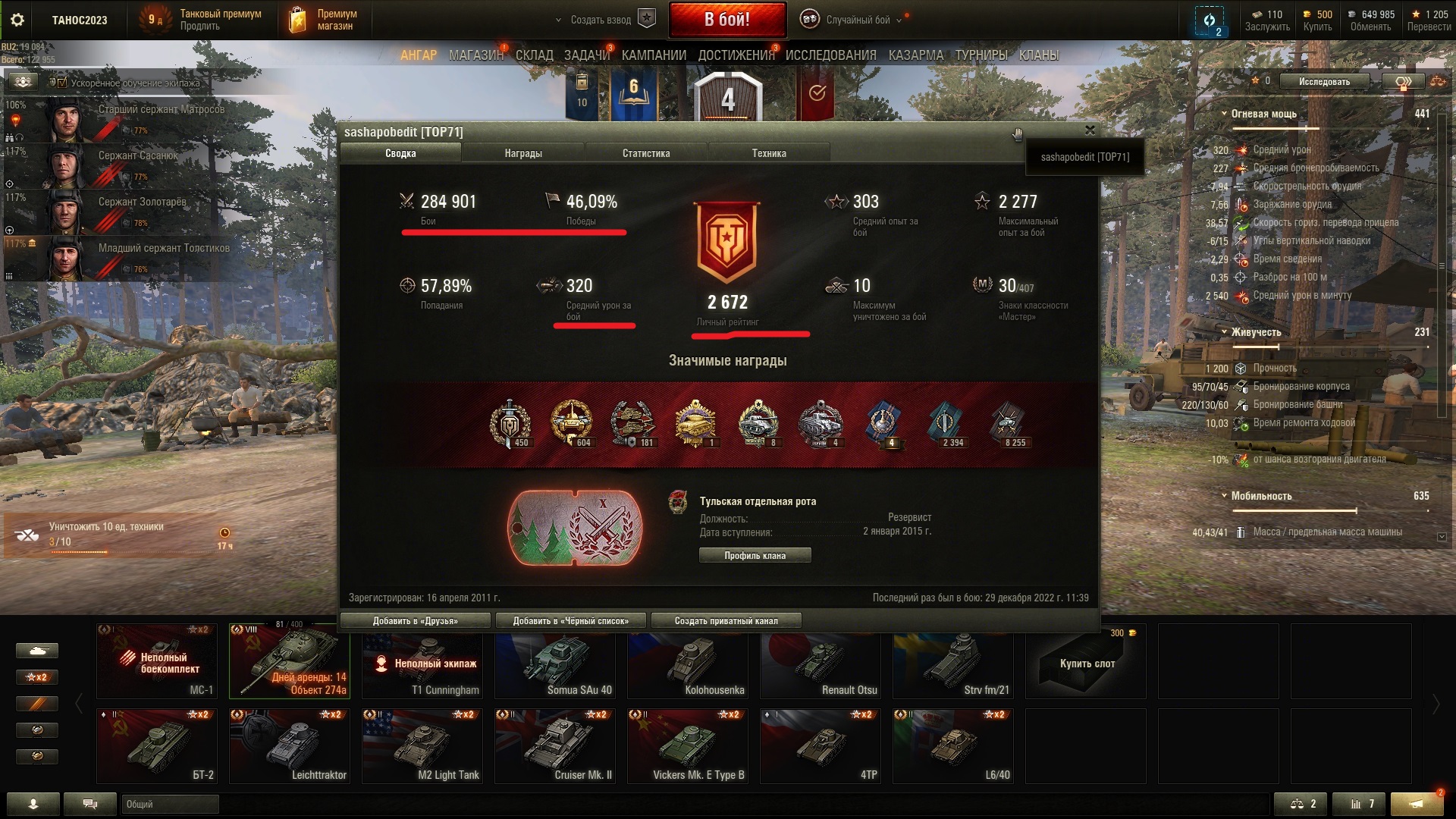Start battle with the В бой! button
The image size is (1456, 819).
[x=726, y=20]
